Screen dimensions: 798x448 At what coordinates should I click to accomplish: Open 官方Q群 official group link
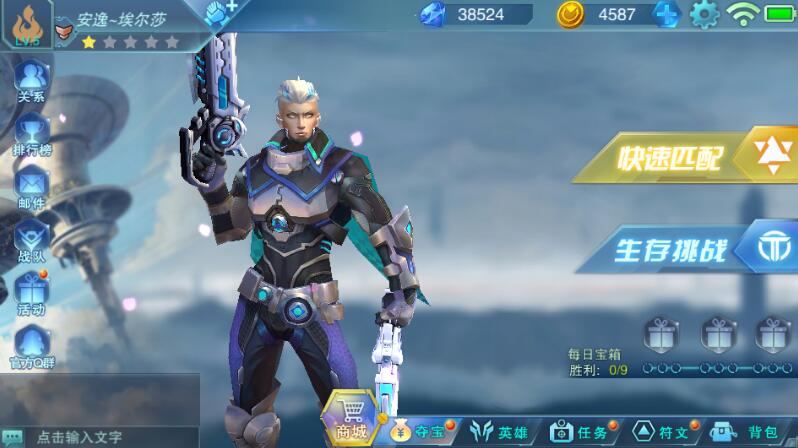pyautogui.click(x=31, y=347)
